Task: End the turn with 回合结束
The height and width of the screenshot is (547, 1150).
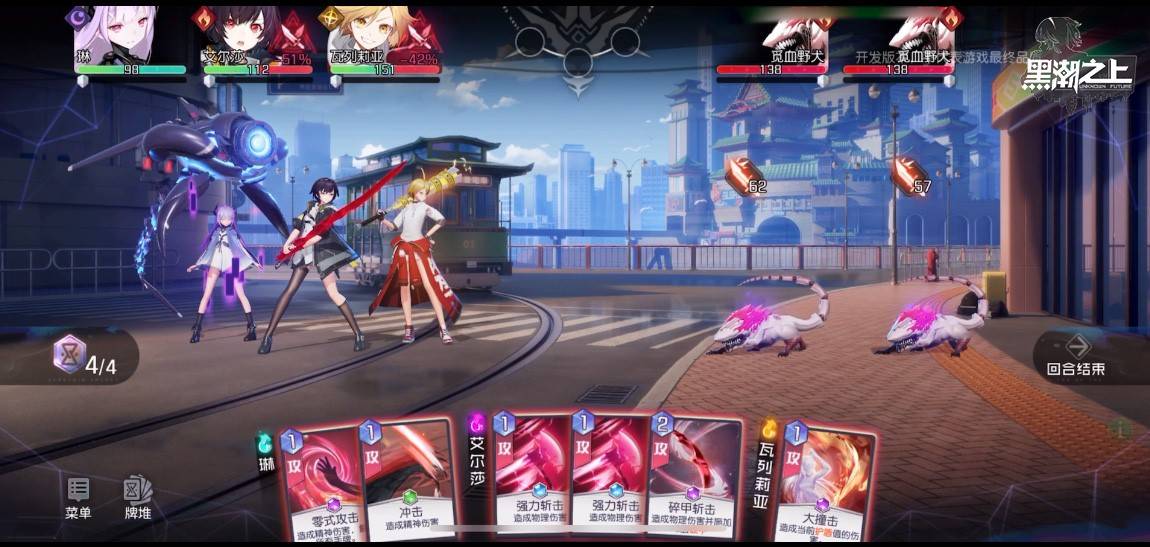Action: click(x=1076, y=354)
